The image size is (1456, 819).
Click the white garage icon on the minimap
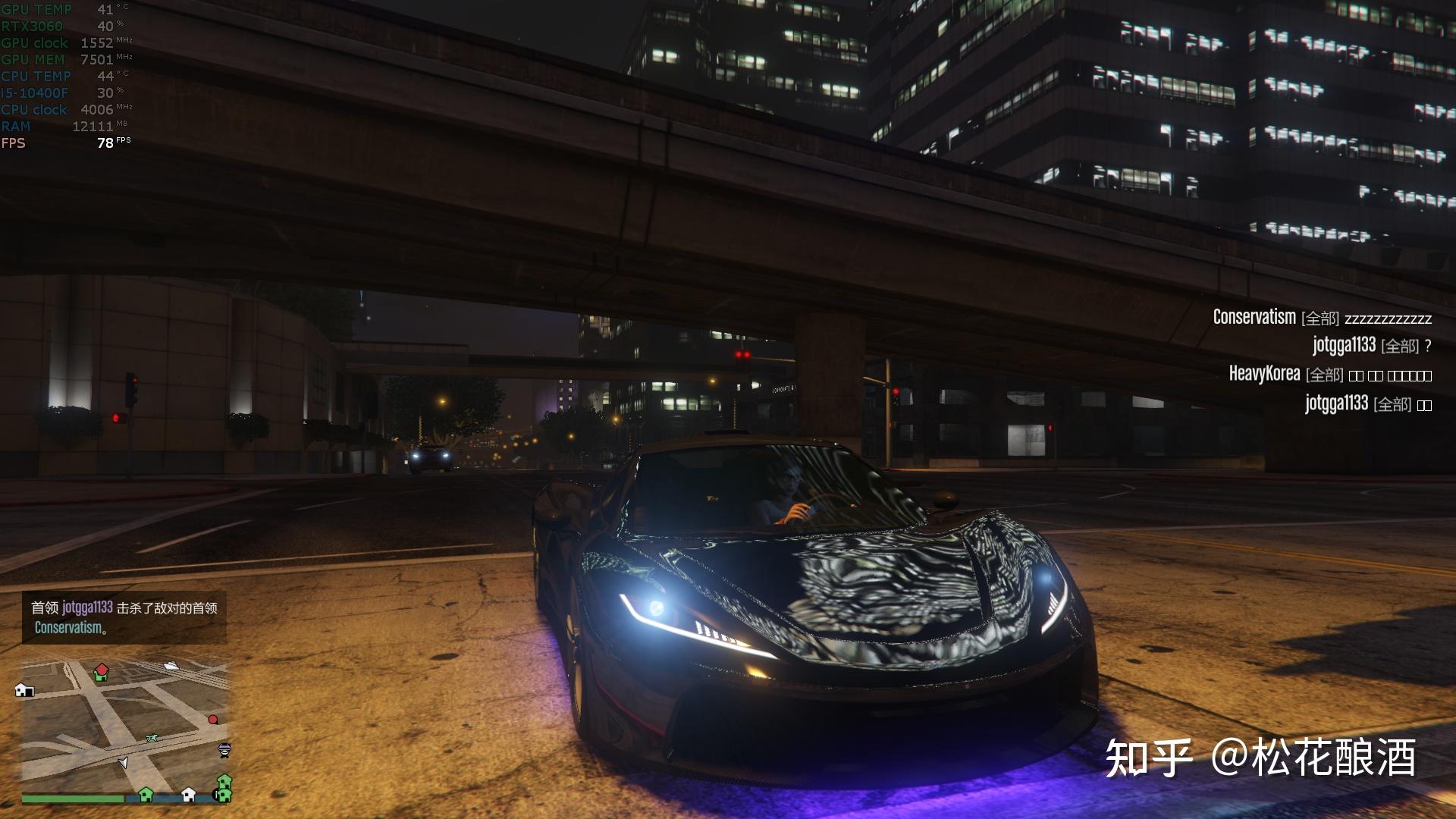24,691
